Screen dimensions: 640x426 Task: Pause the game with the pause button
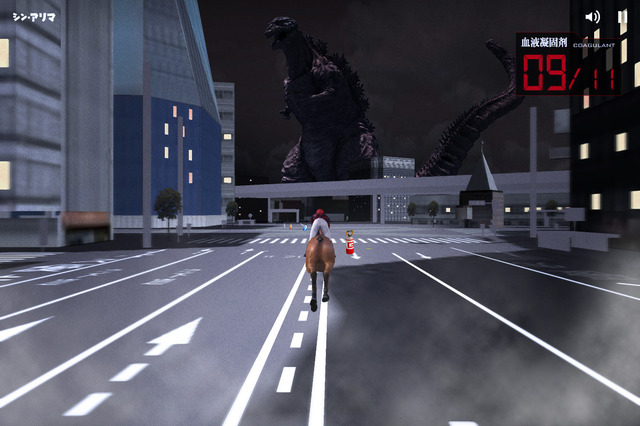pos(622,17)
